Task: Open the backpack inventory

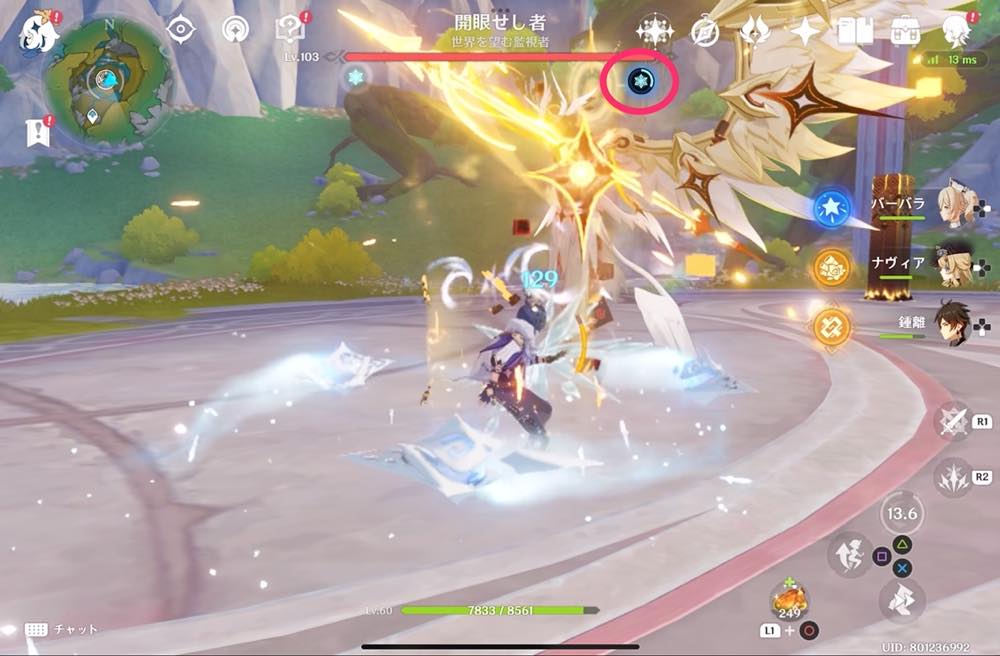Action: tap(906, 31)
